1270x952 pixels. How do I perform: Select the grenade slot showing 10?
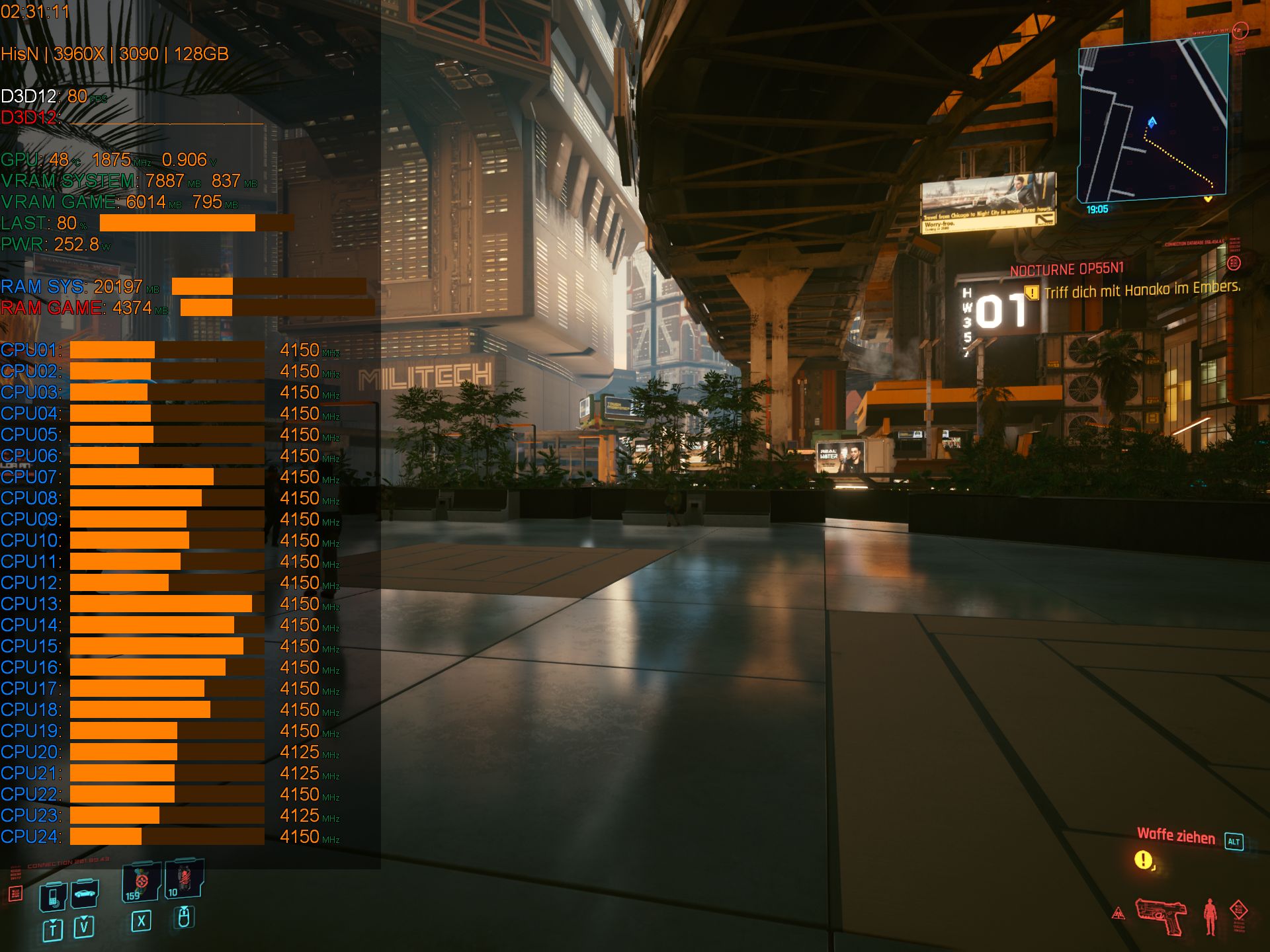pyautogui.click(x=183, y=879)
